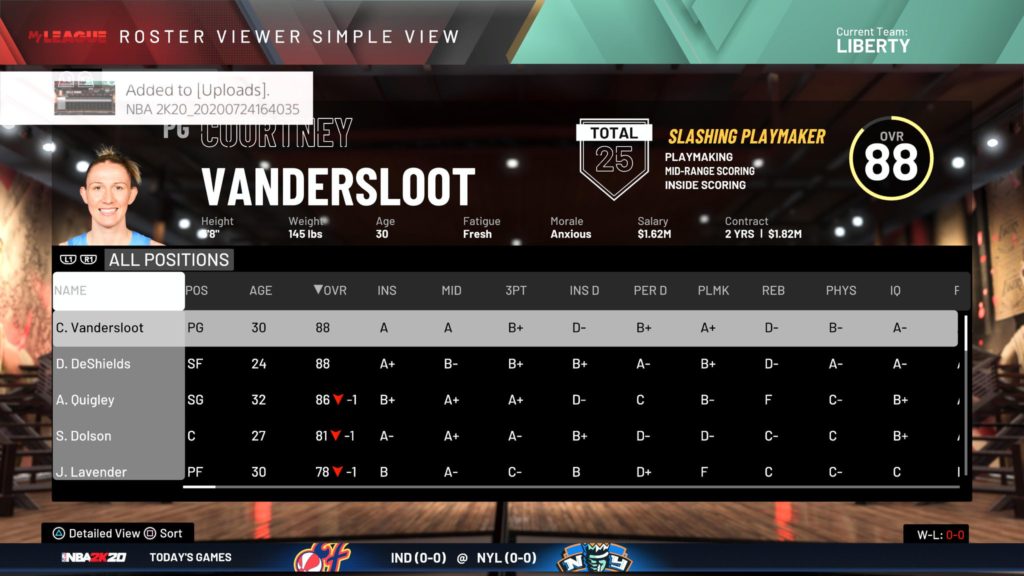This screenshot has width=1024, height=576.
Task: Sort roster by POS column header
Action: 198,291
